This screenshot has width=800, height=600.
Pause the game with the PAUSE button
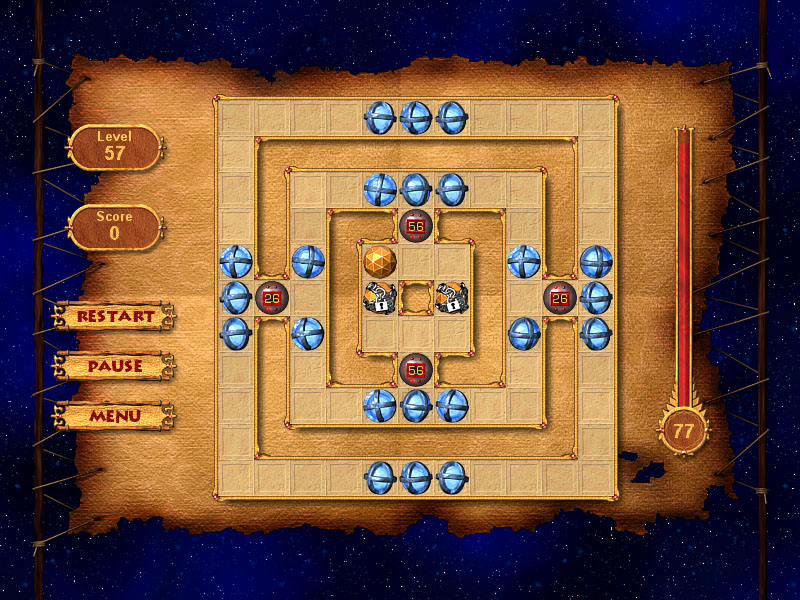coord(115,366)
